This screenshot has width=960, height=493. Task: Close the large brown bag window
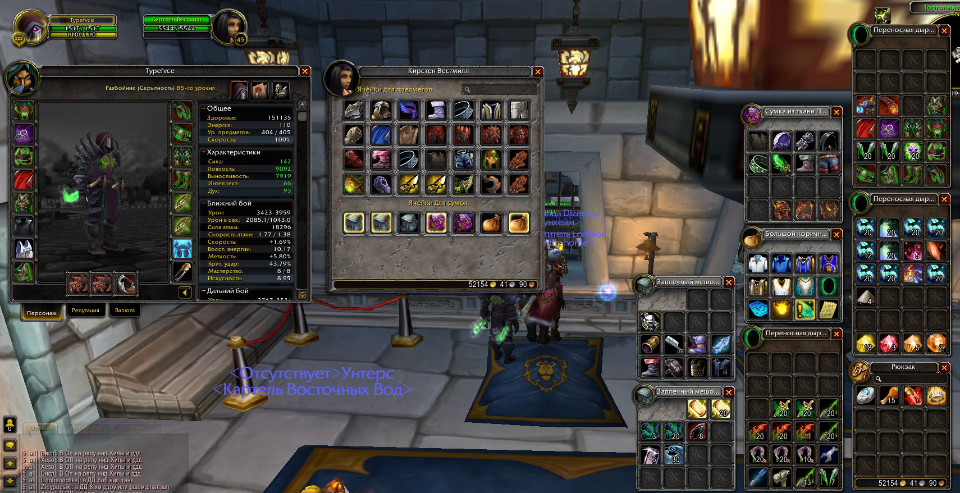(839, 234)
